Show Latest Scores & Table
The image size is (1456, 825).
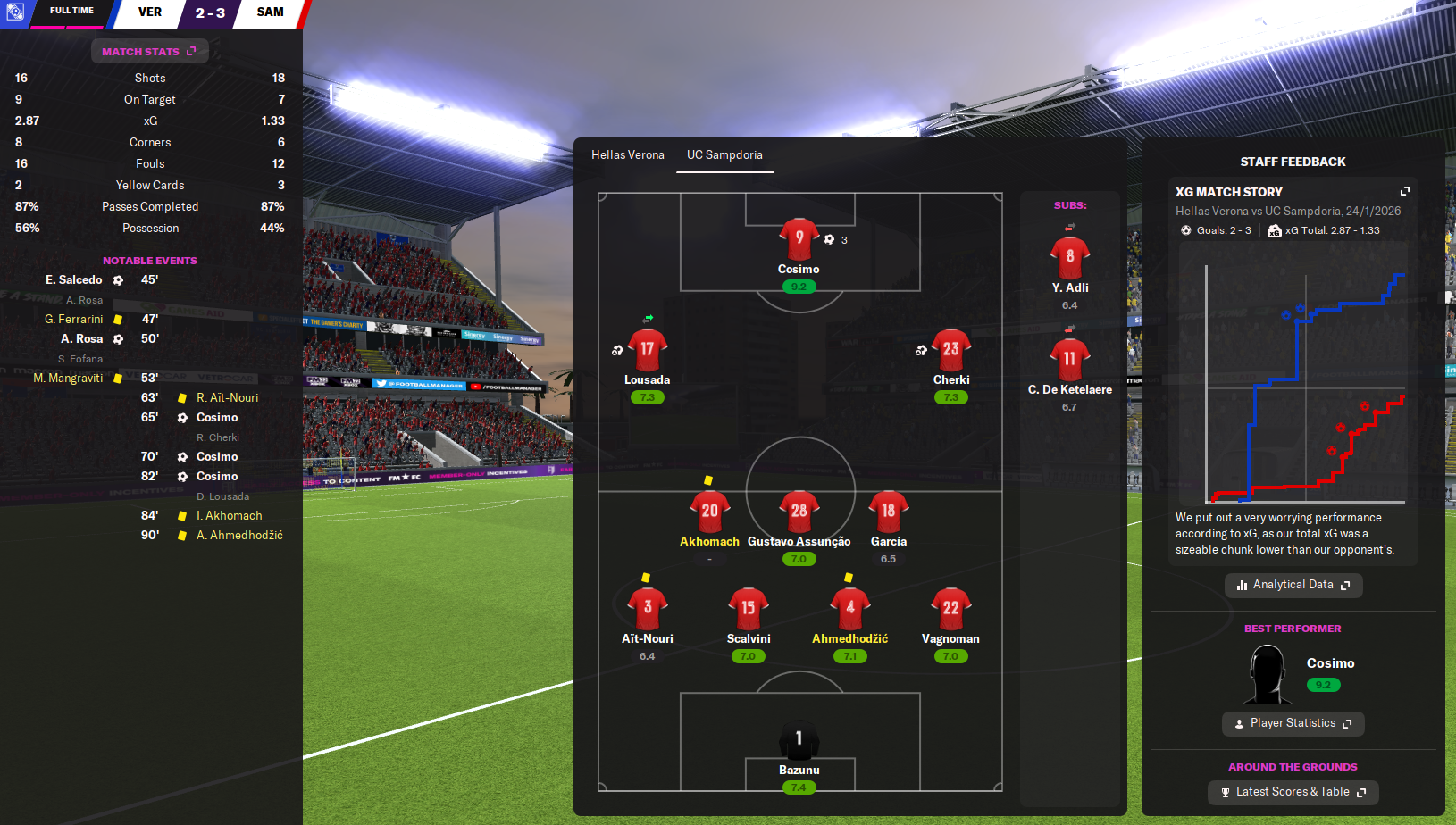point(1293,792)
